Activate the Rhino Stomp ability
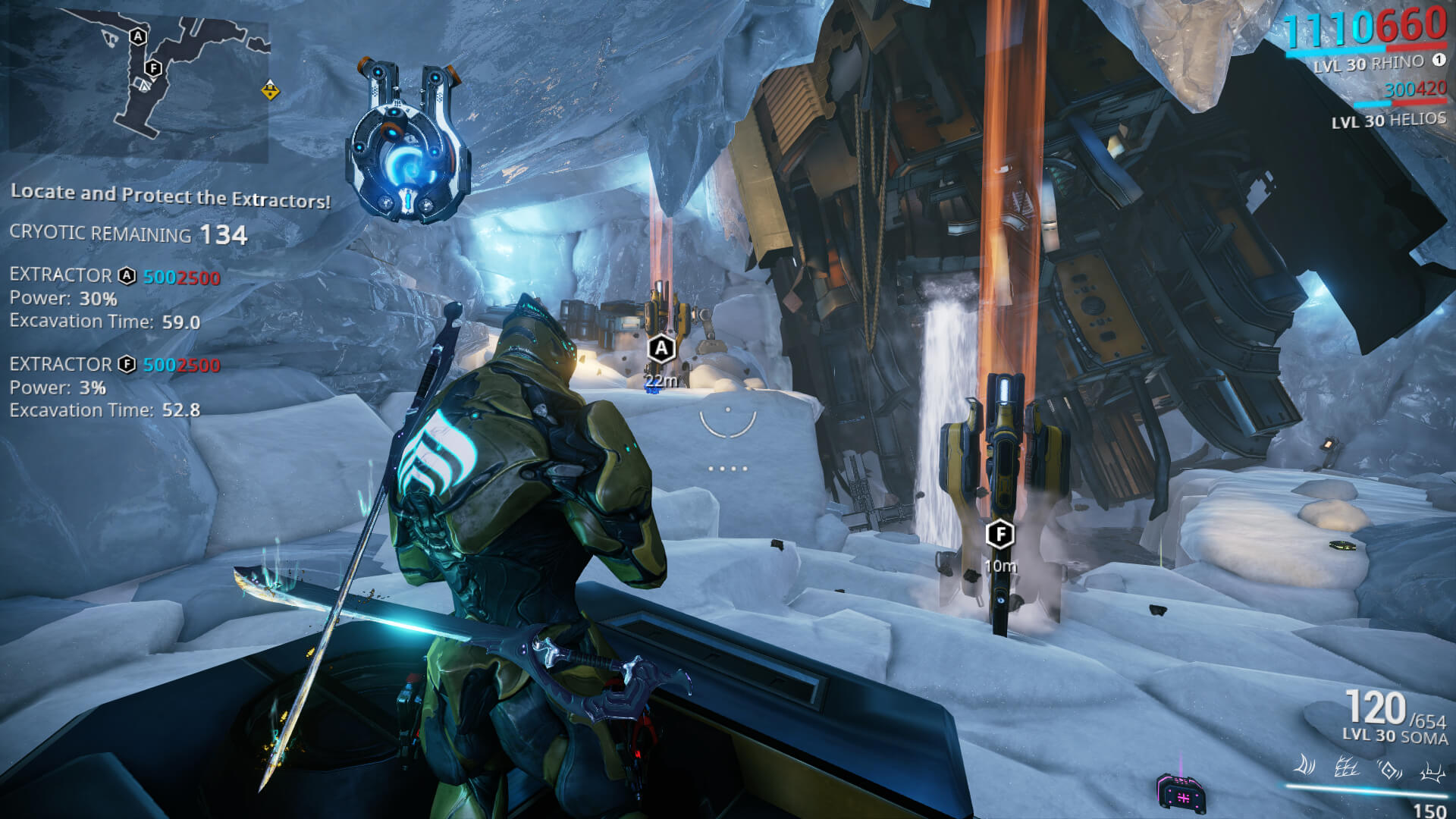The height and width of the screenshot is (819, 1456). pos(1431,772)
